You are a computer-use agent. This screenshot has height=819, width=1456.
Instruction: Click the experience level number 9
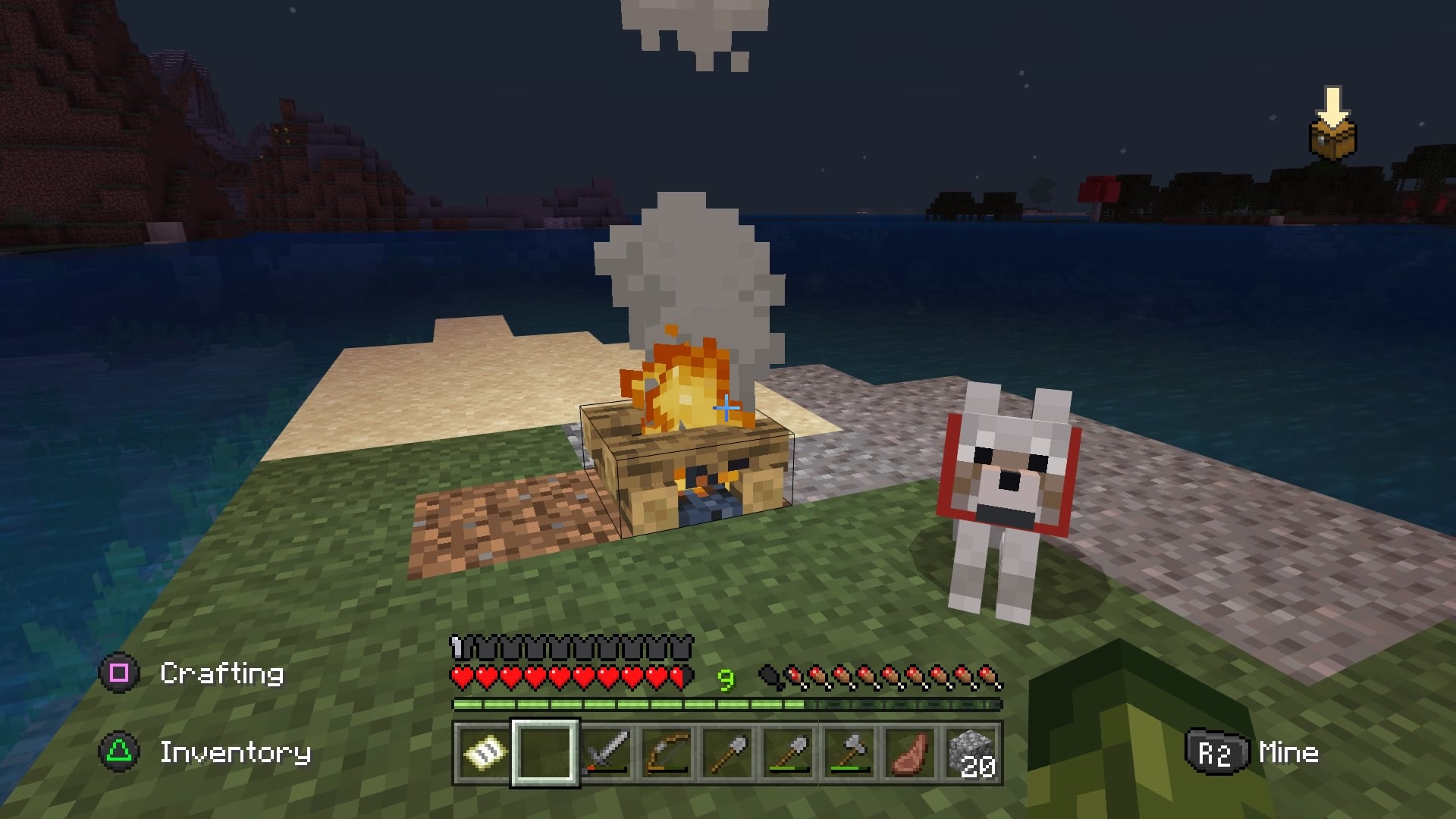726,677
